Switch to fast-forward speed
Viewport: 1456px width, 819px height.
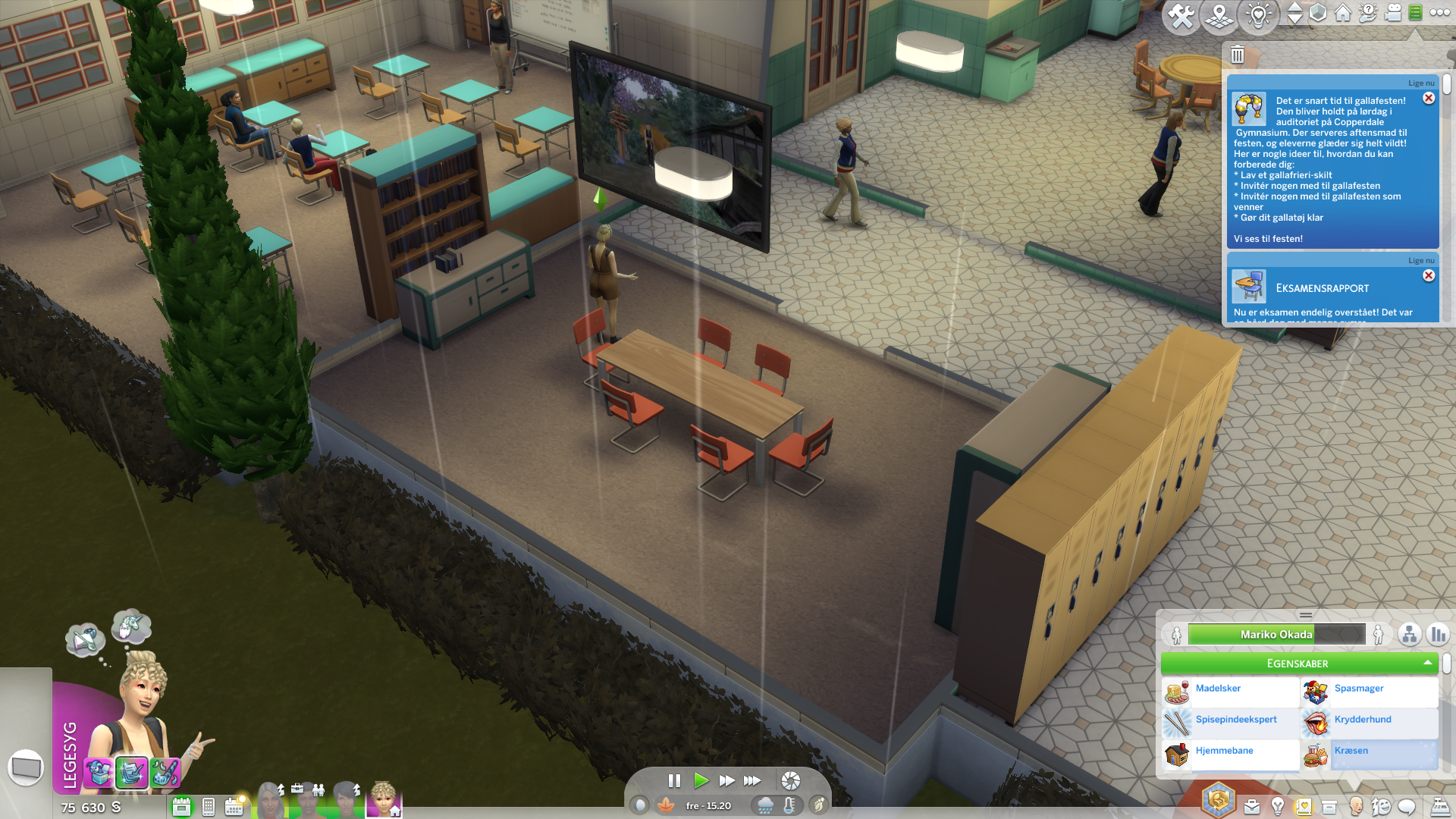pyautogui.click(x=726, y=780)
